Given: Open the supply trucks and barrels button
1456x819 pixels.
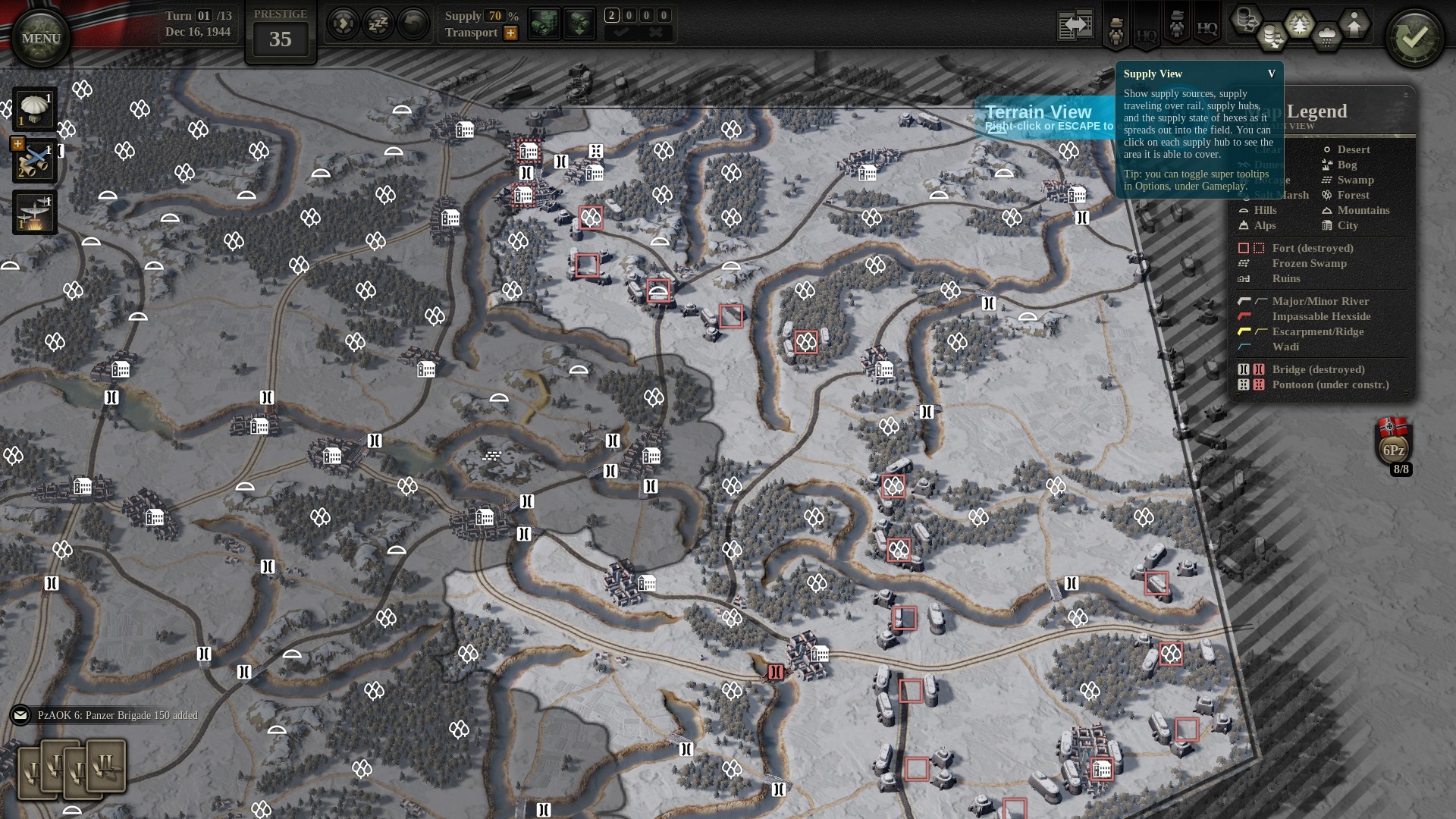Looking at the screenshot, I should pyautogui.click(x=544, y=24).
